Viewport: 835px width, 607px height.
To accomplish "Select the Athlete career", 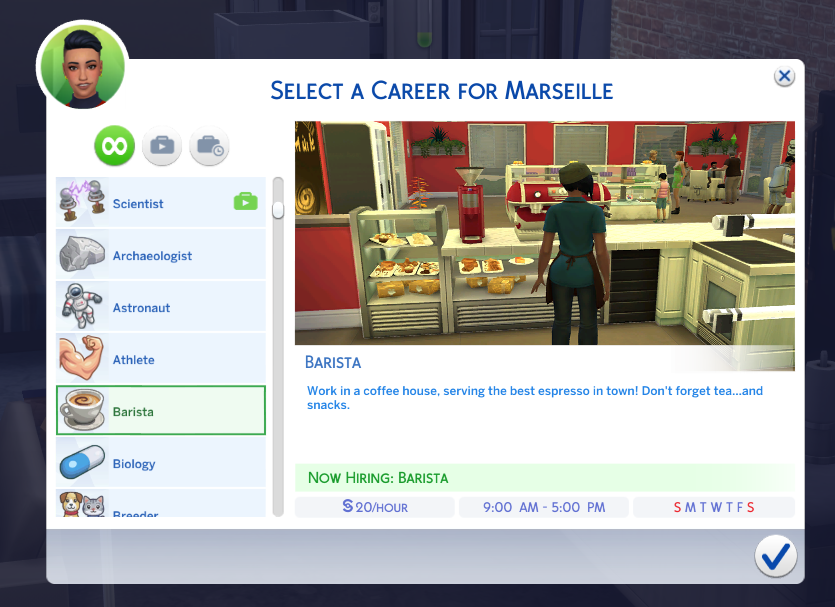I will click(x=160, y=360).
